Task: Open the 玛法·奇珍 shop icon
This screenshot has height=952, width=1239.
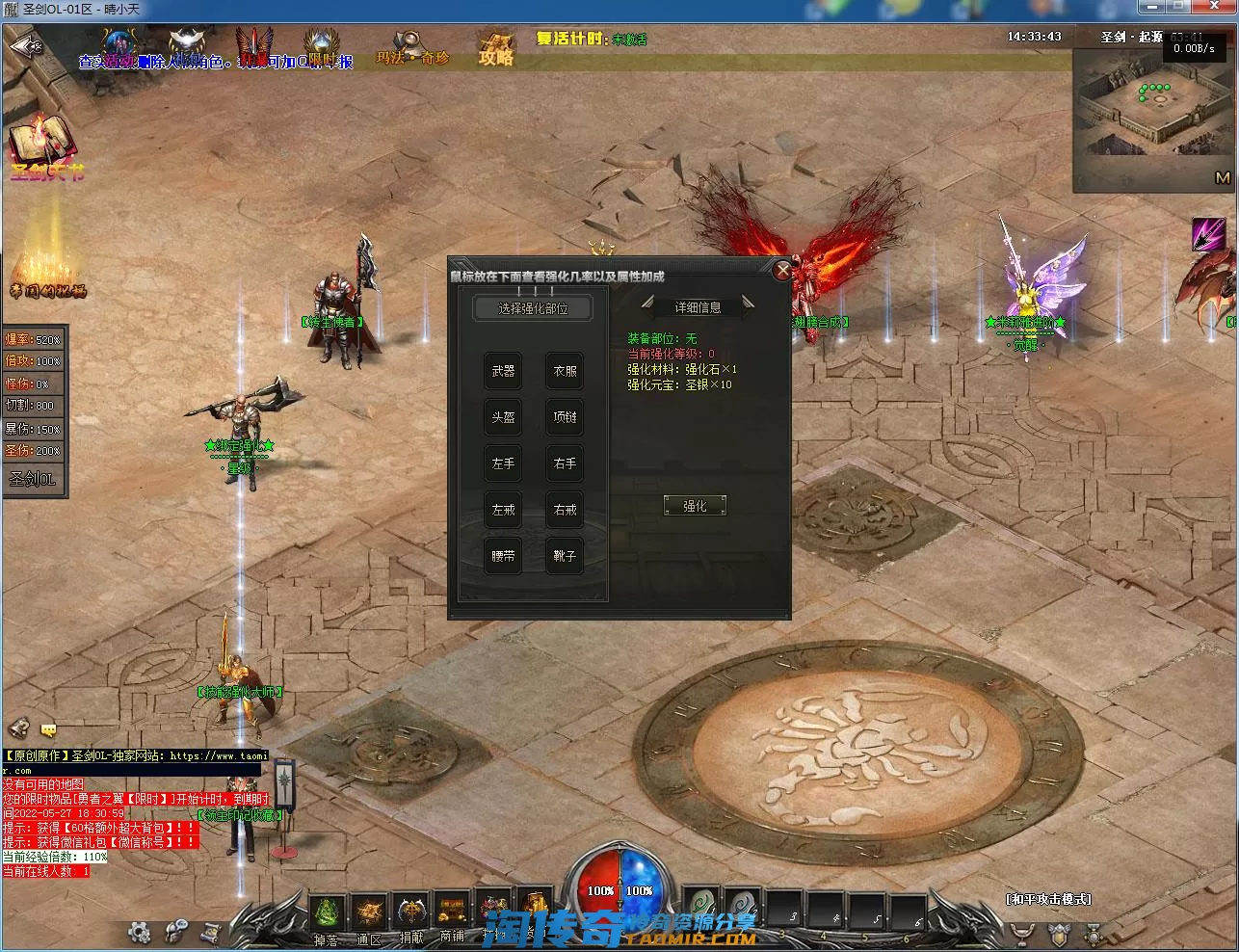Action: (412, 48)
